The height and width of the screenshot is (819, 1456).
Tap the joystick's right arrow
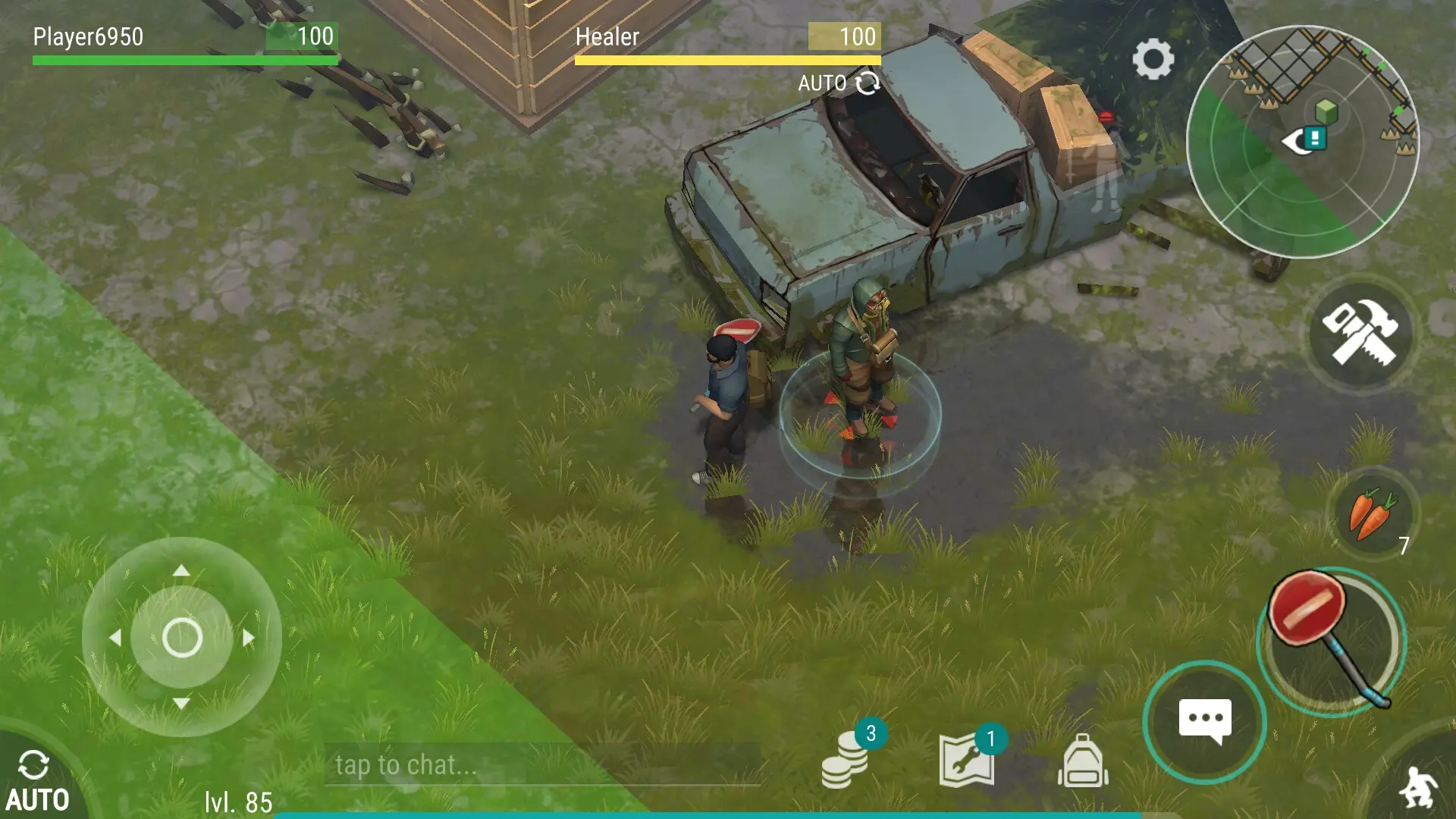click(249, 638)
